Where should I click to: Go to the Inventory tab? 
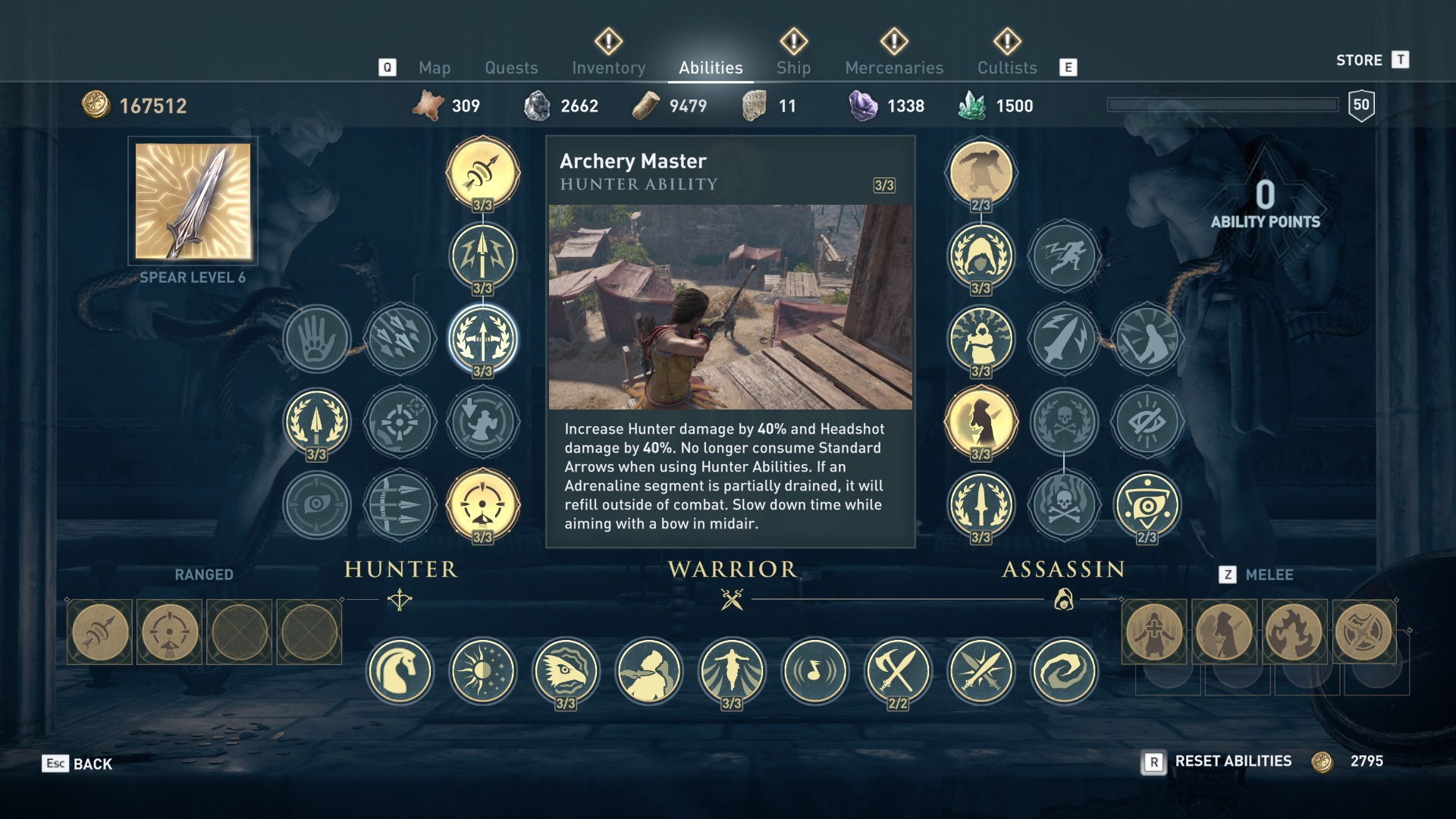coord(608,67)
